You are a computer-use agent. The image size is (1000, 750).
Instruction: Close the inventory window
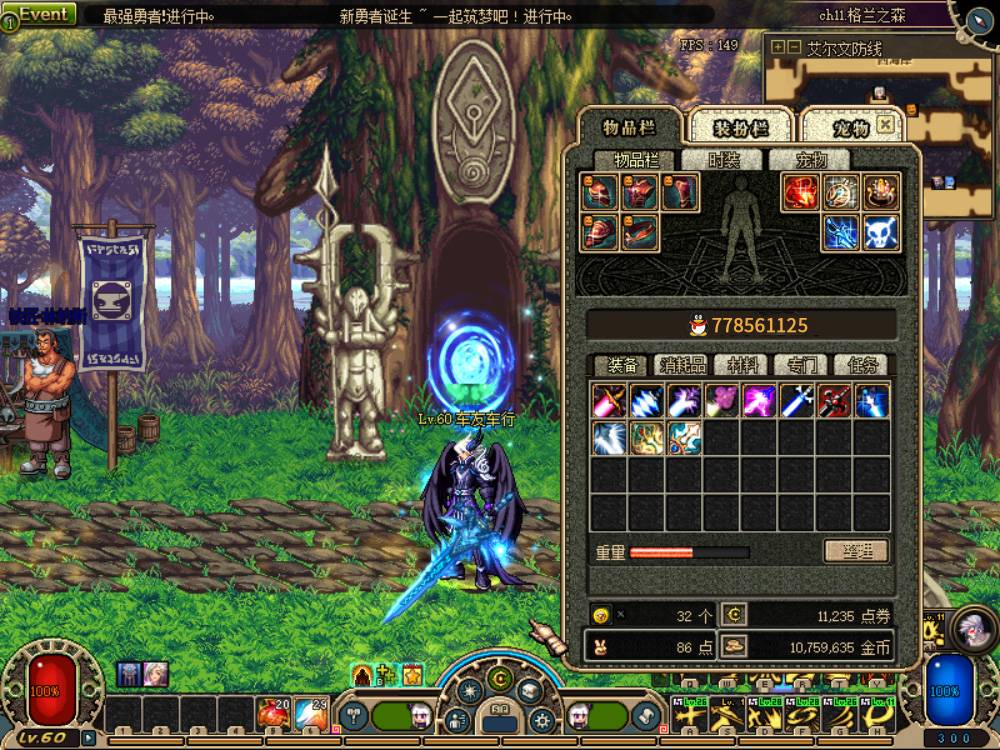click(885, 125)
